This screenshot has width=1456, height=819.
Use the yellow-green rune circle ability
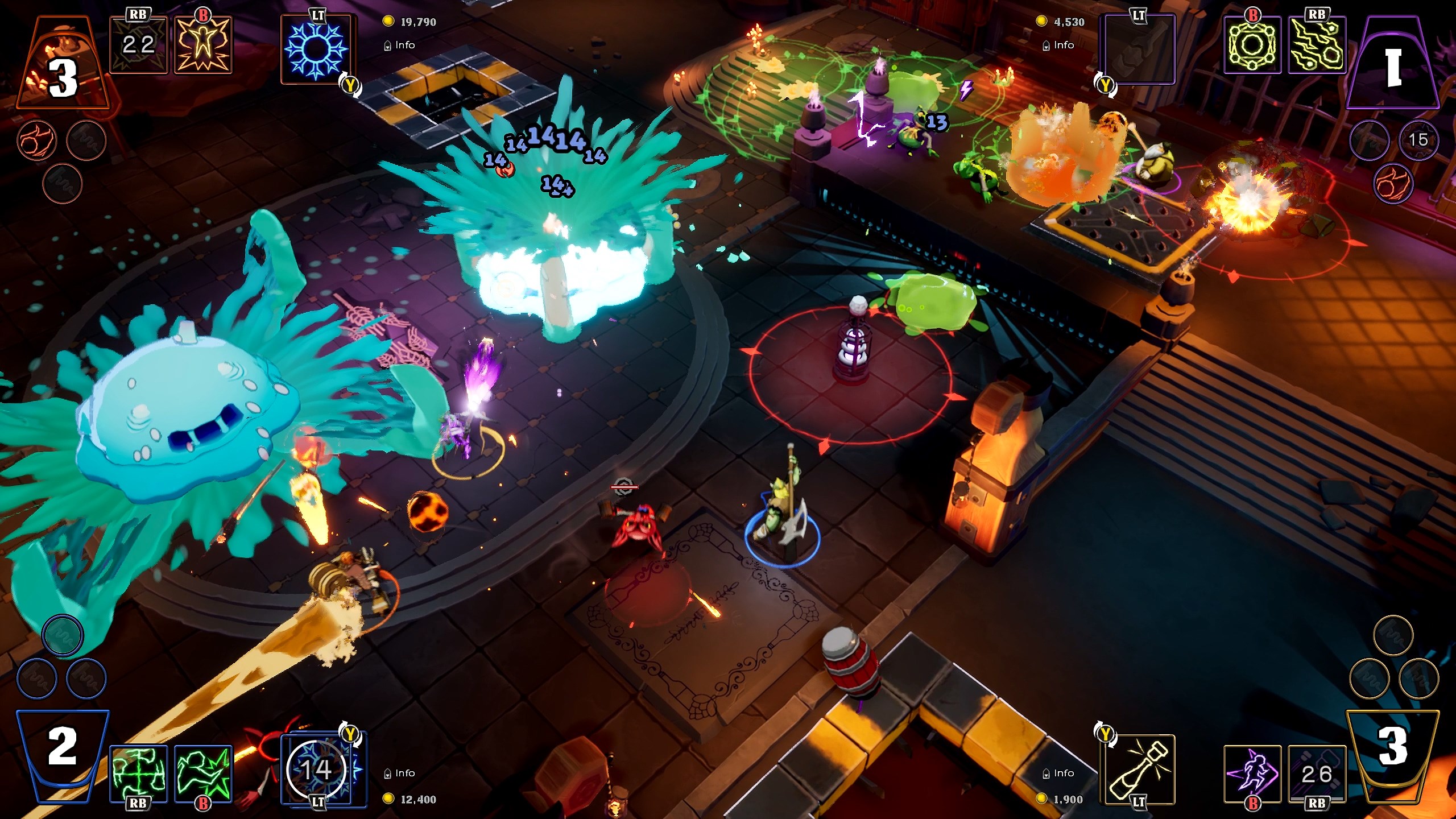click(1252, 45)
